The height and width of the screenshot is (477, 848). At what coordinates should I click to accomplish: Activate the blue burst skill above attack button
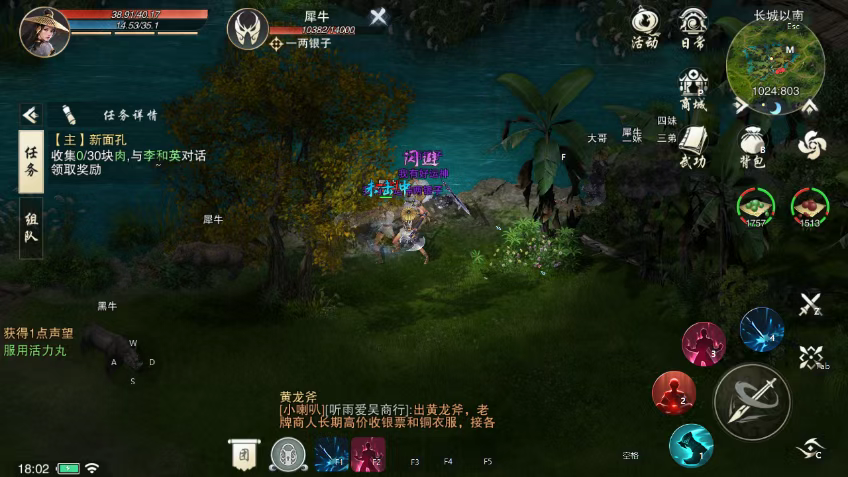click(x=762, y=329)
